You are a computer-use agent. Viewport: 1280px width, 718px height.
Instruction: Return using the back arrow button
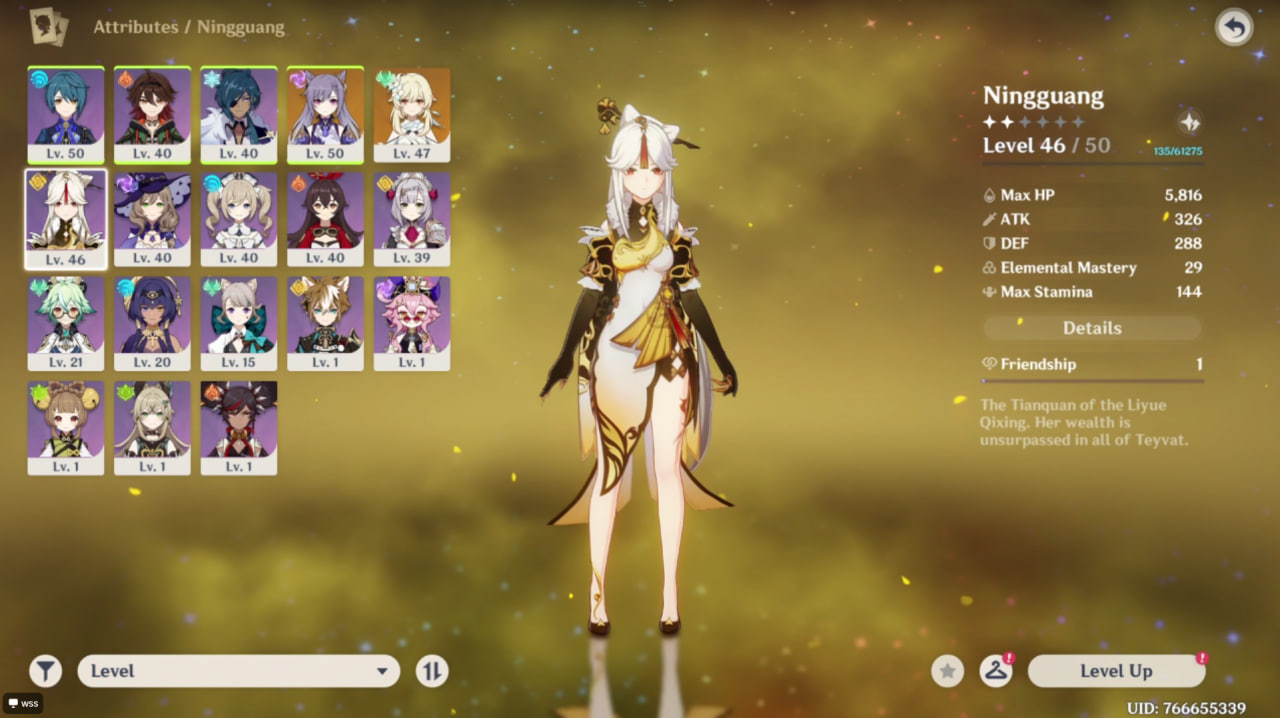tap(1234, 28)
